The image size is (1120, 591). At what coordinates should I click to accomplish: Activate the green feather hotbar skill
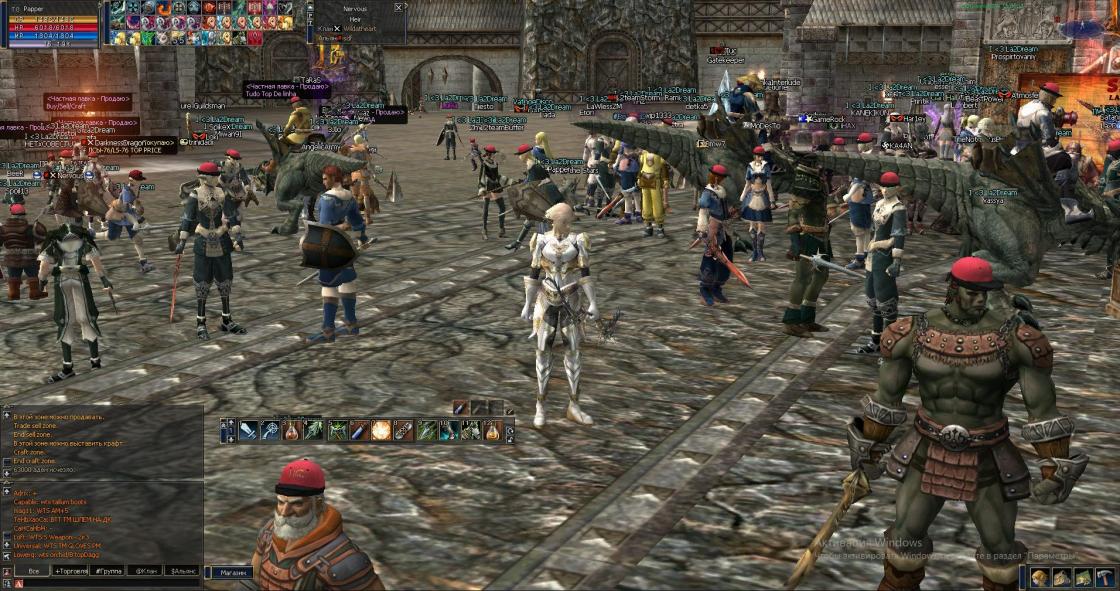pos(314,431)
